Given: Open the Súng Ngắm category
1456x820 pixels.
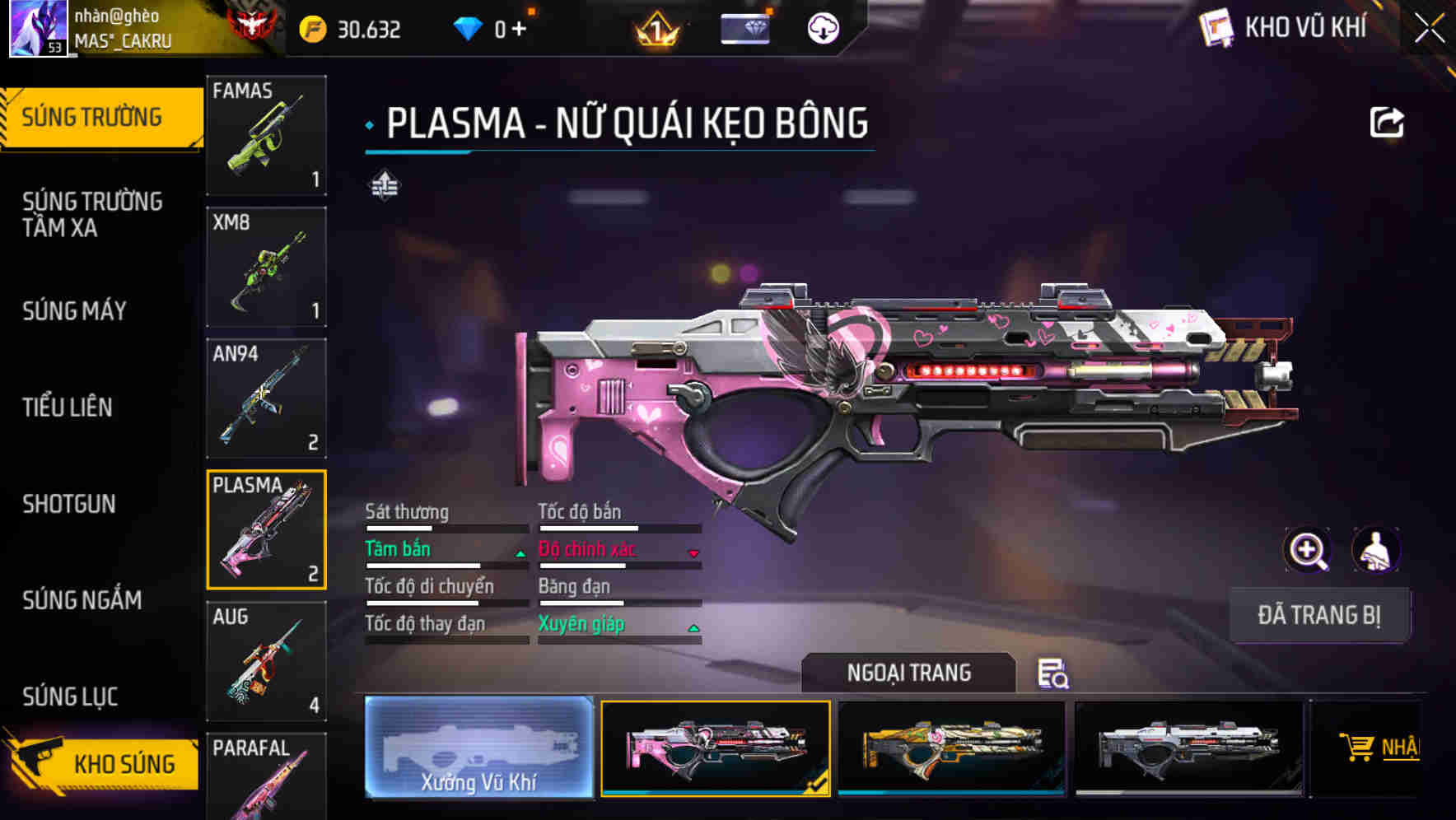Looking at the screenshot, I should click(82, 600).
